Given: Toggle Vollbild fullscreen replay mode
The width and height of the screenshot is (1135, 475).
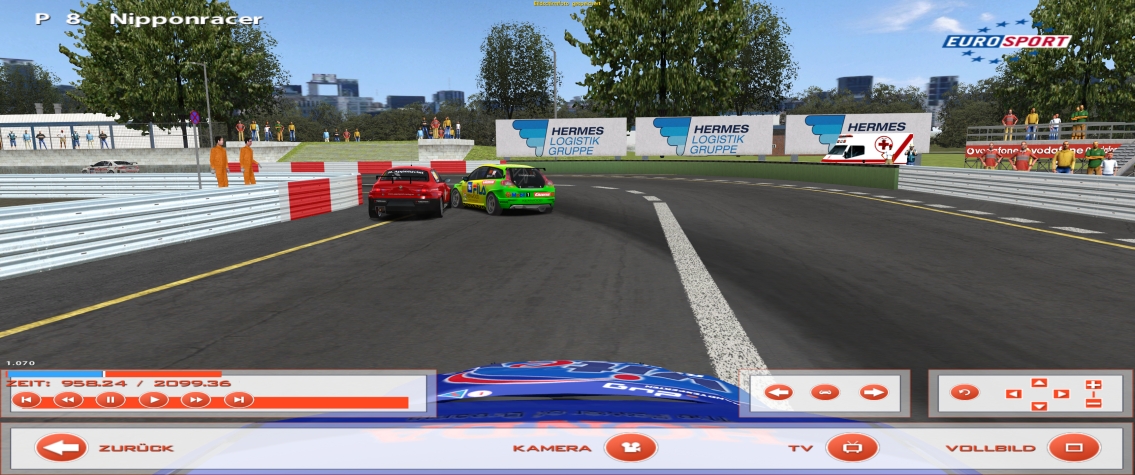Looking at the screenshot, I should pyautogui.click(x=1073, y=447).
